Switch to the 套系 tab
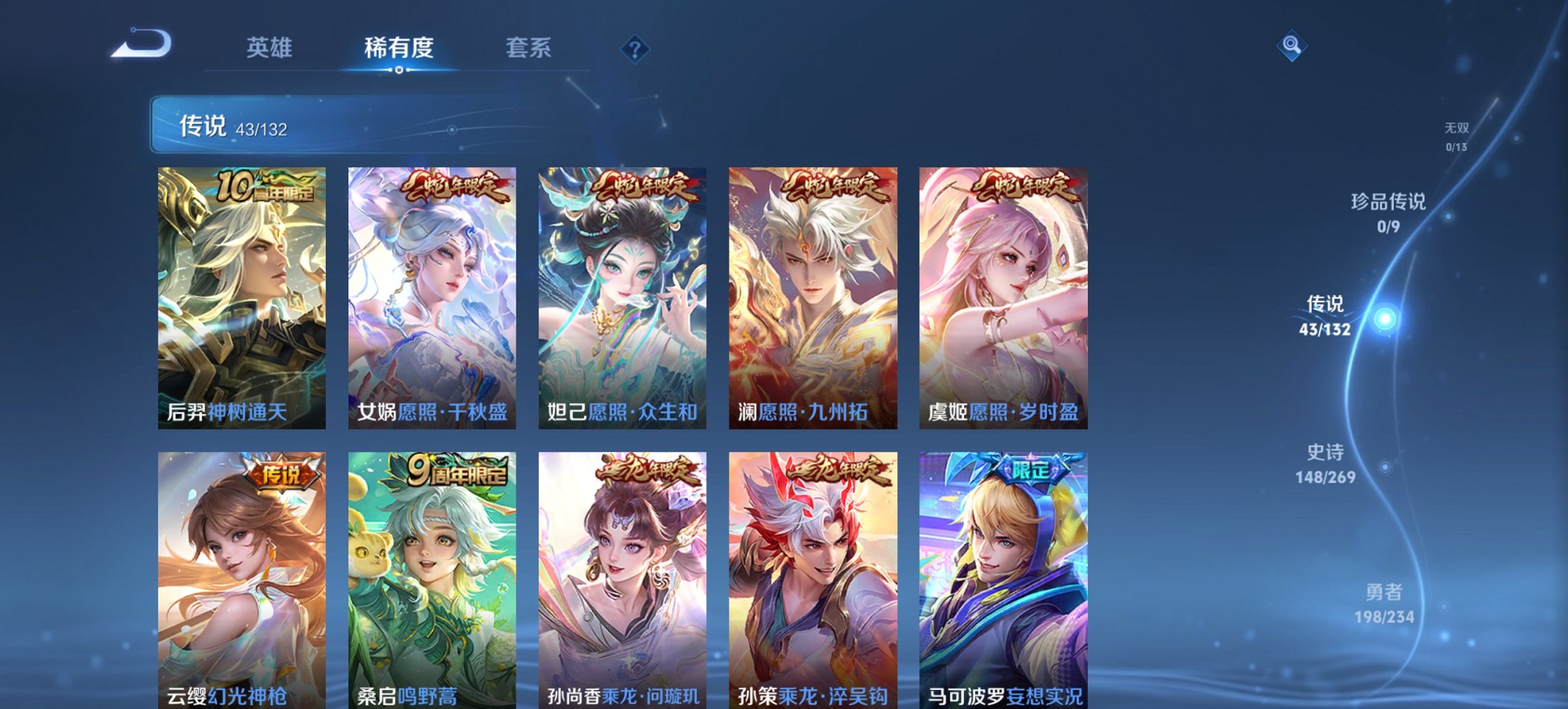The width and height of the screenshot is (1568, 709). click(529, 48)
